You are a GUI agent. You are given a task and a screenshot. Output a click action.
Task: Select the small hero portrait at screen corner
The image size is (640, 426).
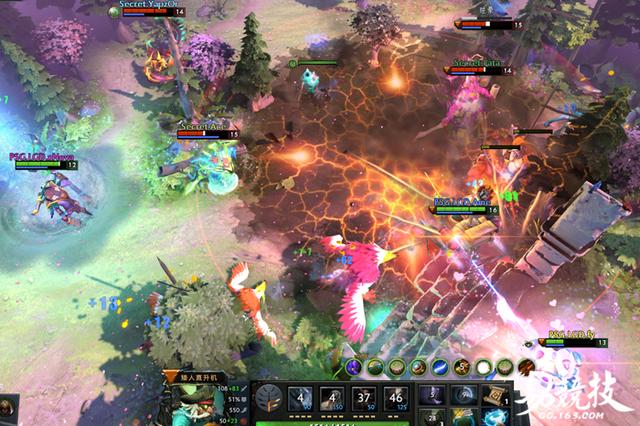point(8,407)
